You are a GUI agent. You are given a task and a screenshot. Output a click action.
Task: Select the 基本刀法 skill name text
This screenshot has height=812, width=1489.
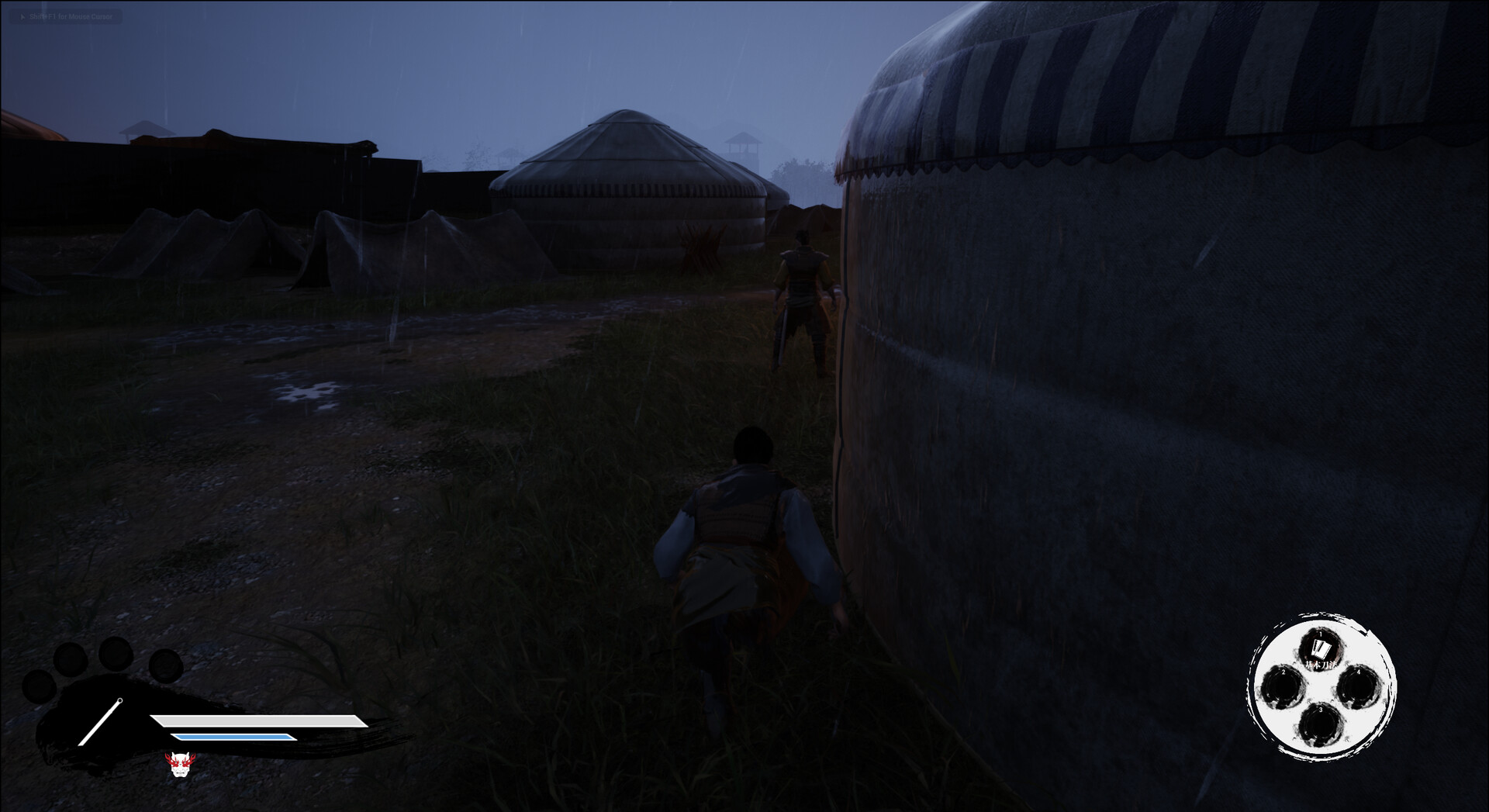(1321, 665)
